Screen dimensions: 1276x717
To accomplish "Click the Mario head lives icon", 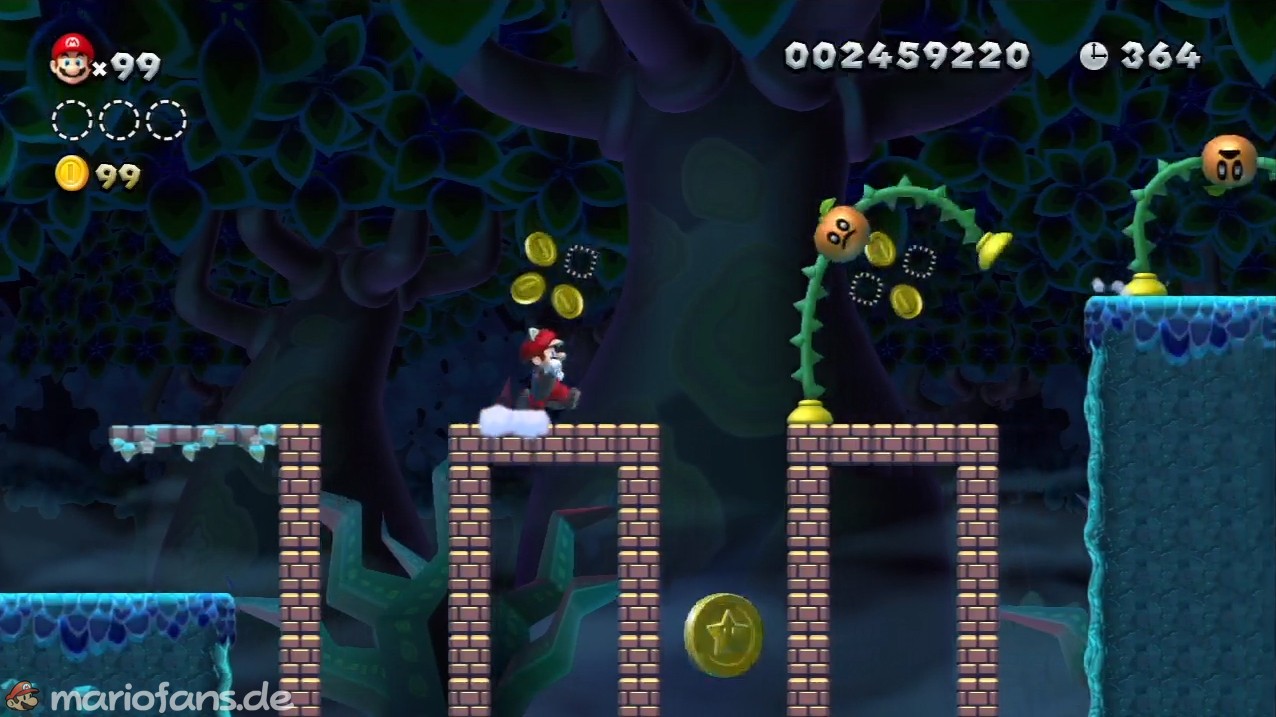I will pyautogui.click(x=71, y=58).
